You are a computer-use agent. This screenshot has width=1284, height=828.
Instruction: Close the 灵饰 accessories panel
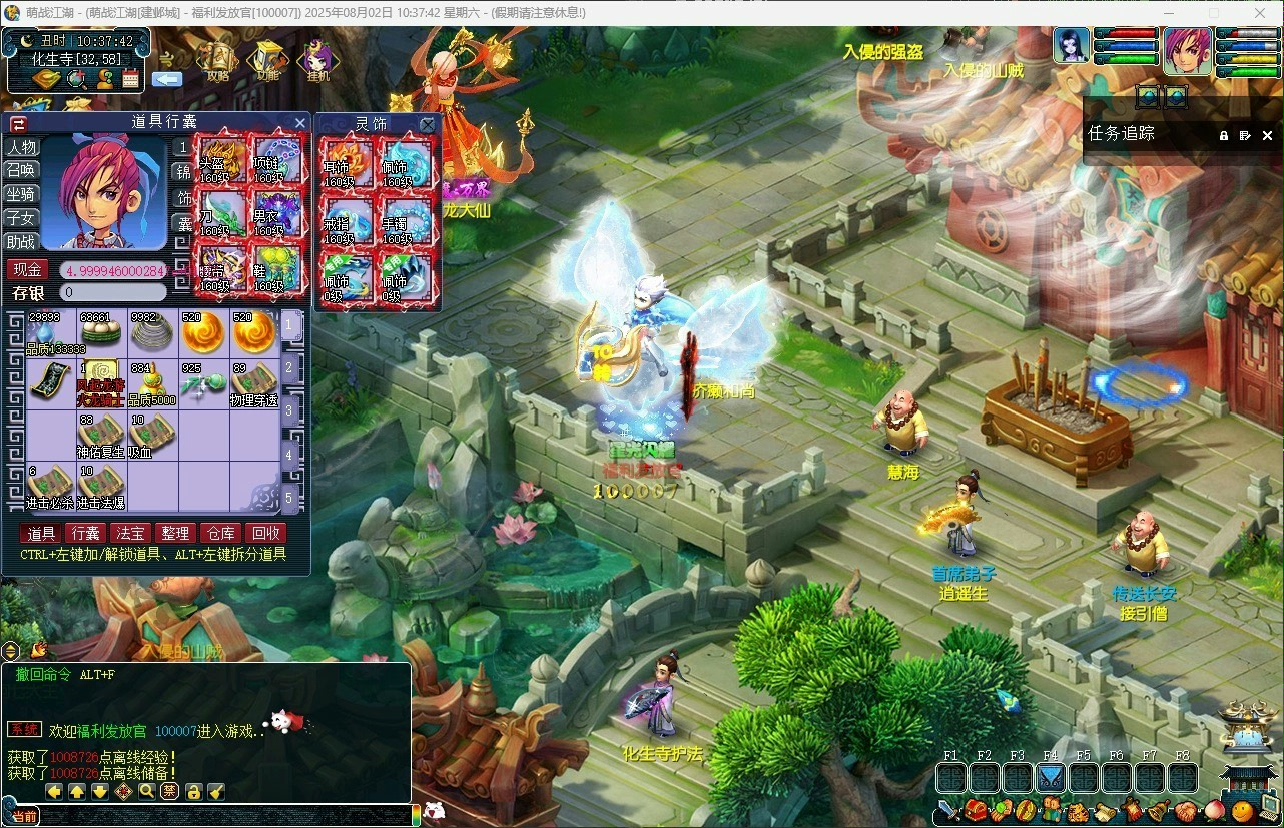[428, 124]
